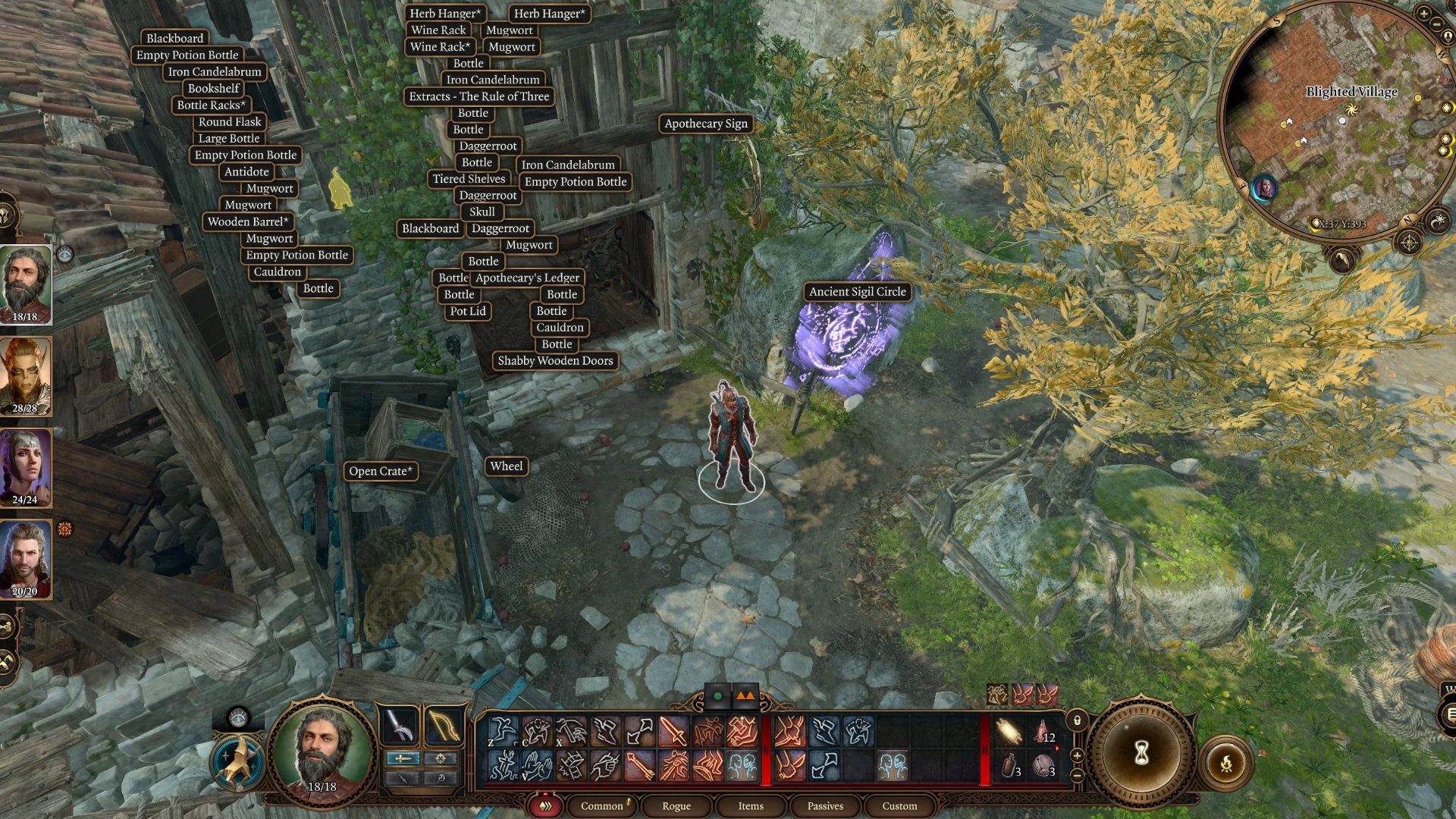Screen dimensions: 1456x819
Task: Click the hourglass end turn button
Action: [1141, 753]
